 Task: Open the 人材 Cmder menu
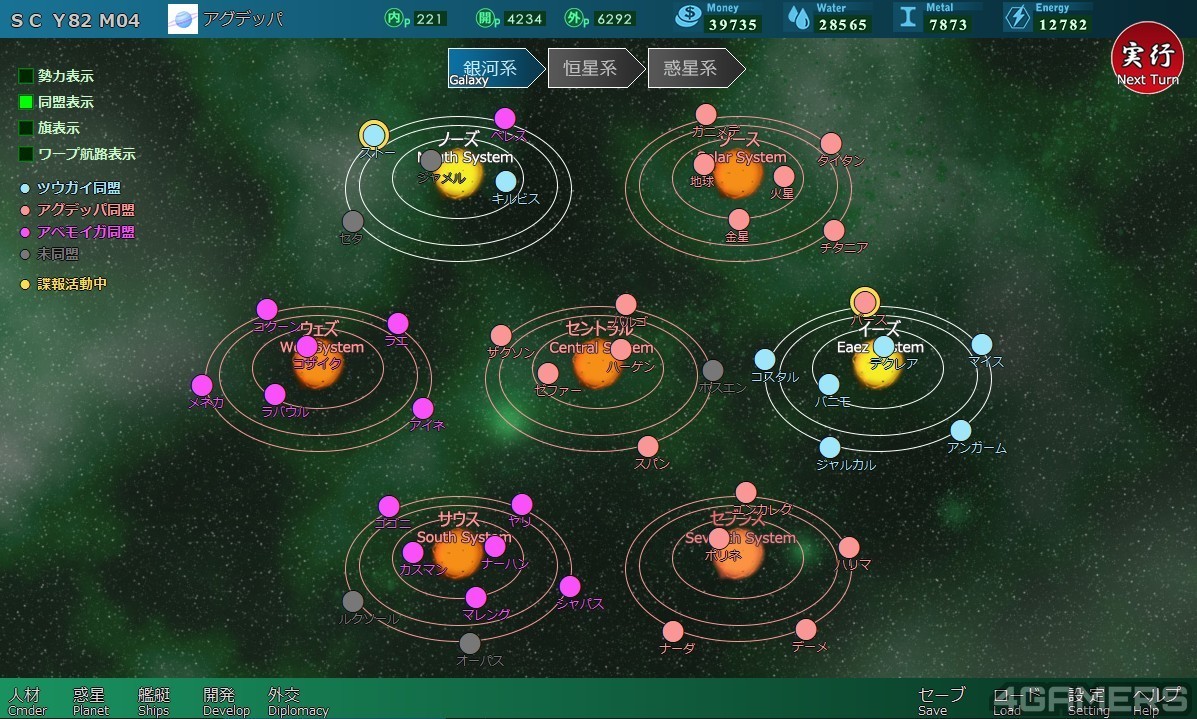point(27,701)
